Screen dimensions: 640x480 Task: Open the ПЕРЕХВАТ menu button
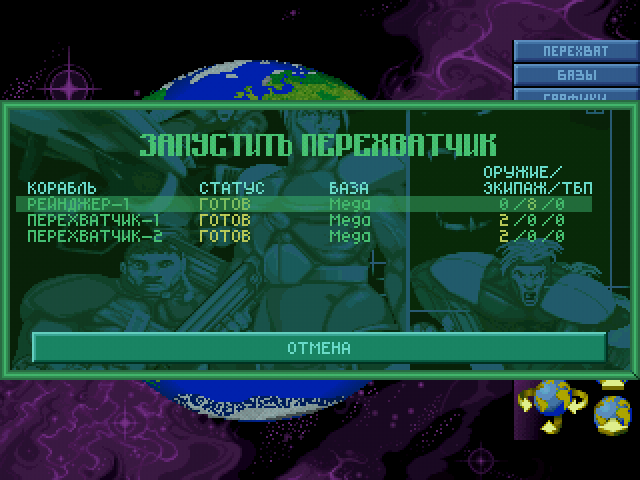tap(576, 51)
